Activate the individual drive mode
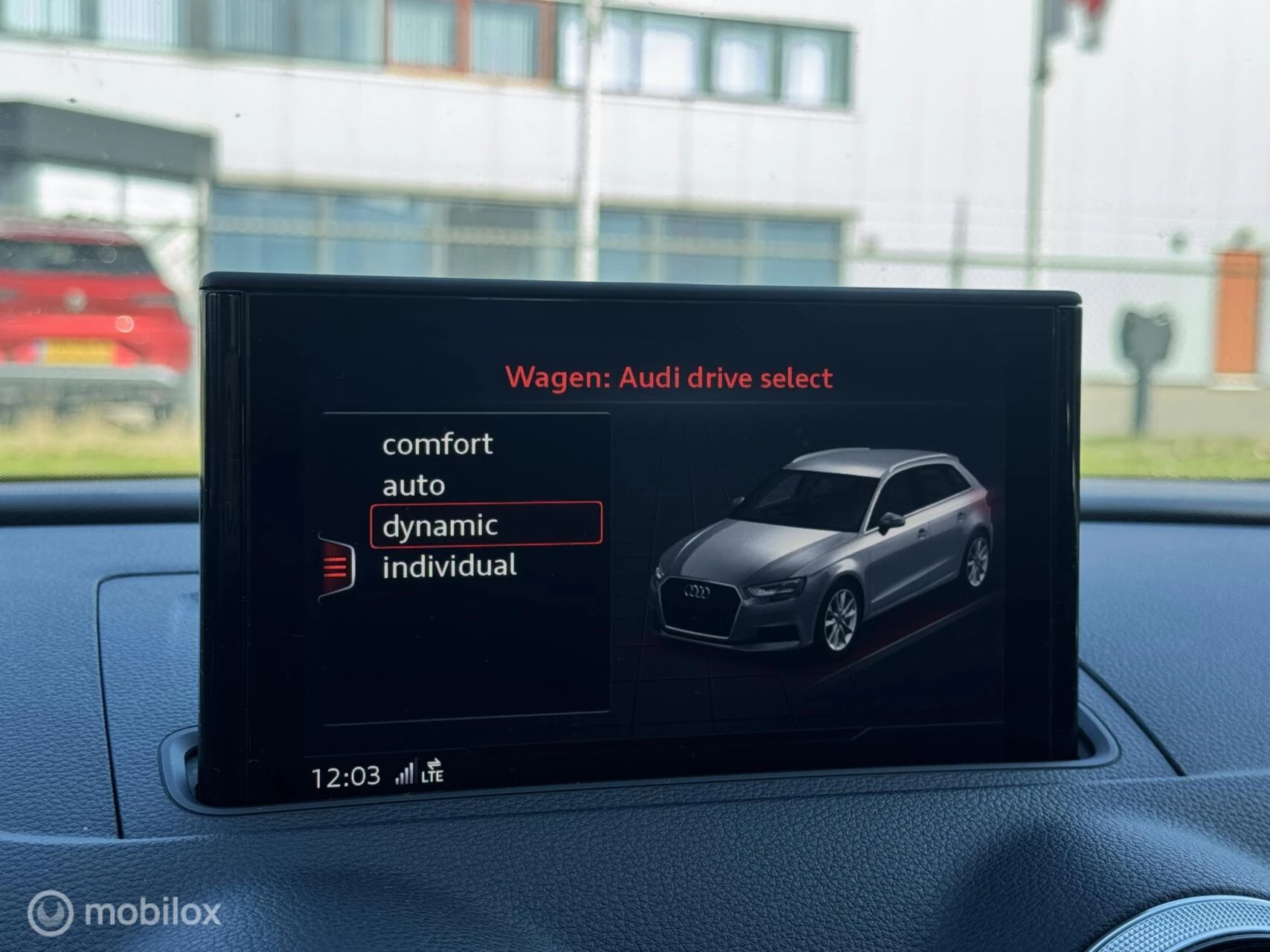The width and height of the screenshot is (1270, 952). tap(449, 565)
